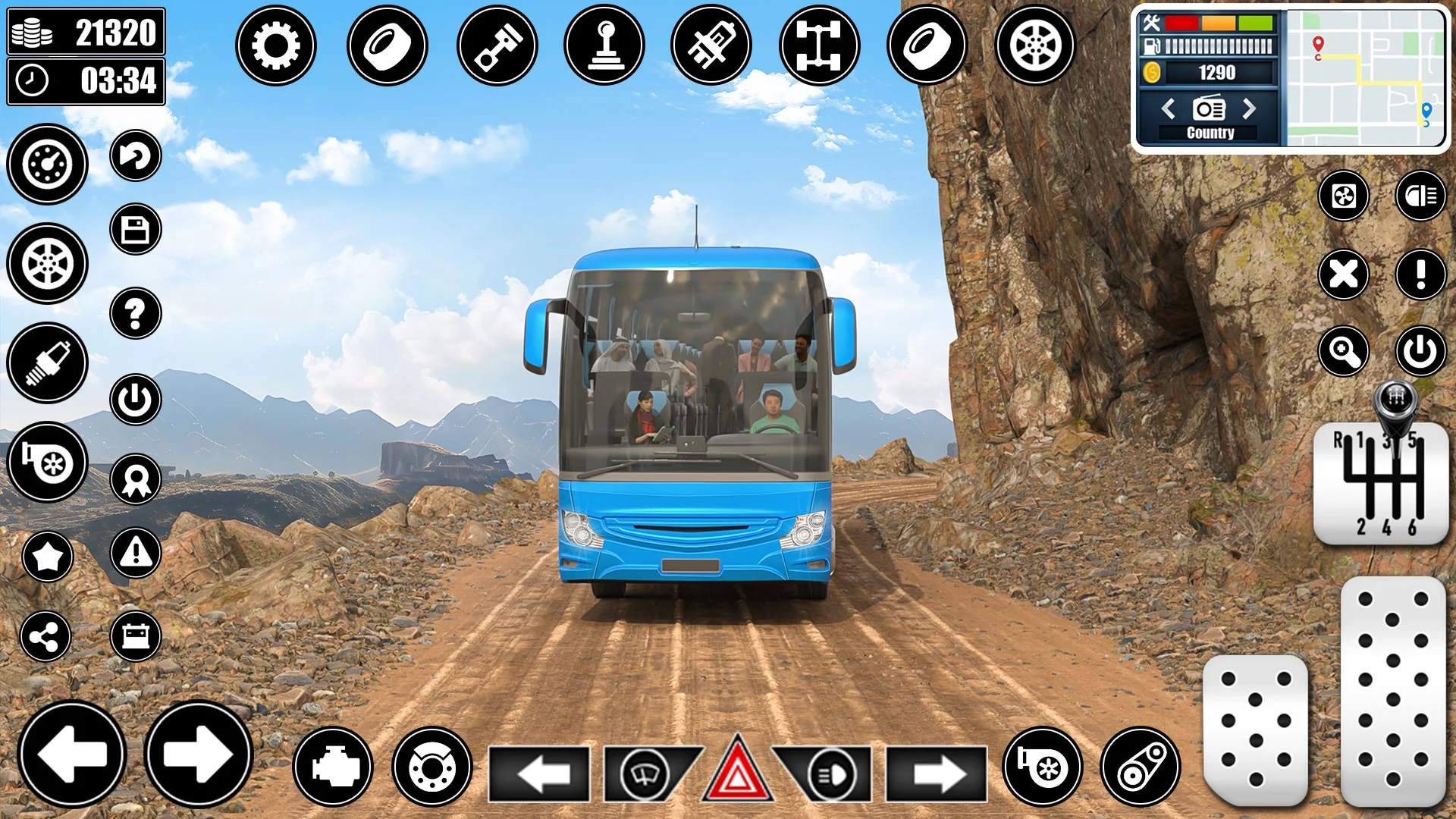This screenshot has height=819, width=1456.
Task: Open the gear settings icon
Action: pos(275,45)
